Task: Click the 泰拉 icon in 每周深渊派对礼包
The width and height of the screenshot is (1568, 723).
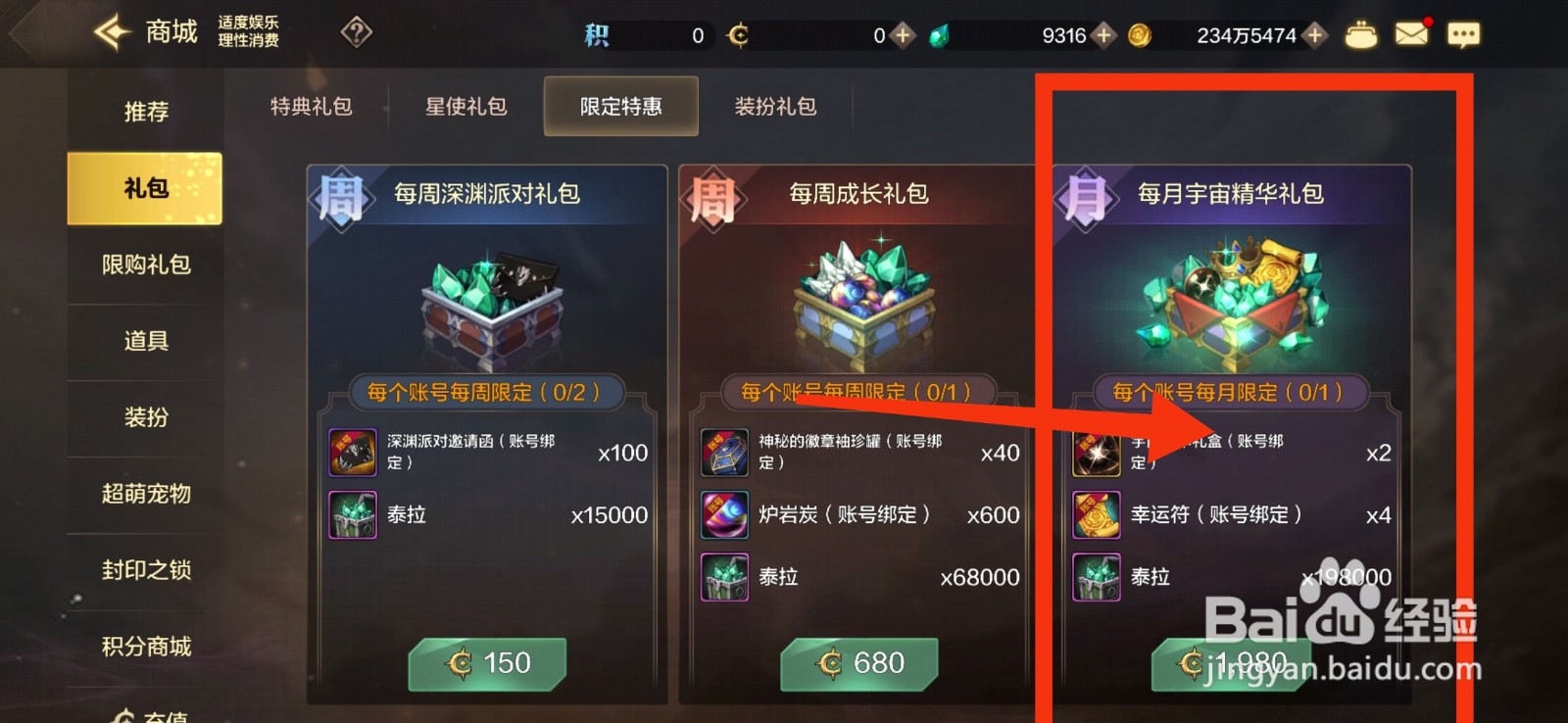Action: point(353,514)
